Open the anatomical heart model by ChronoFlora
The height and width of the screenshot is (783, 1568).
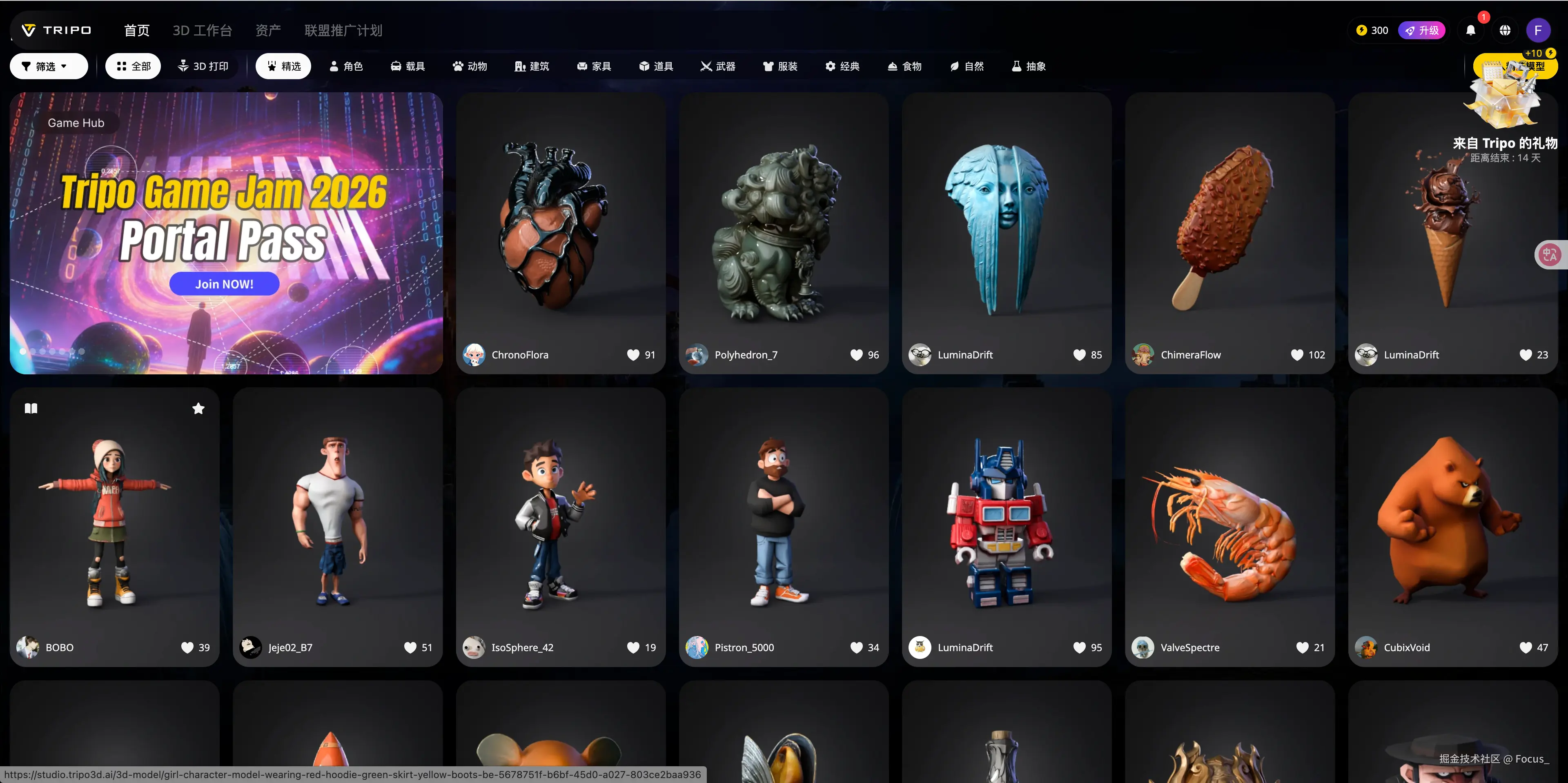tap(560, 225)
